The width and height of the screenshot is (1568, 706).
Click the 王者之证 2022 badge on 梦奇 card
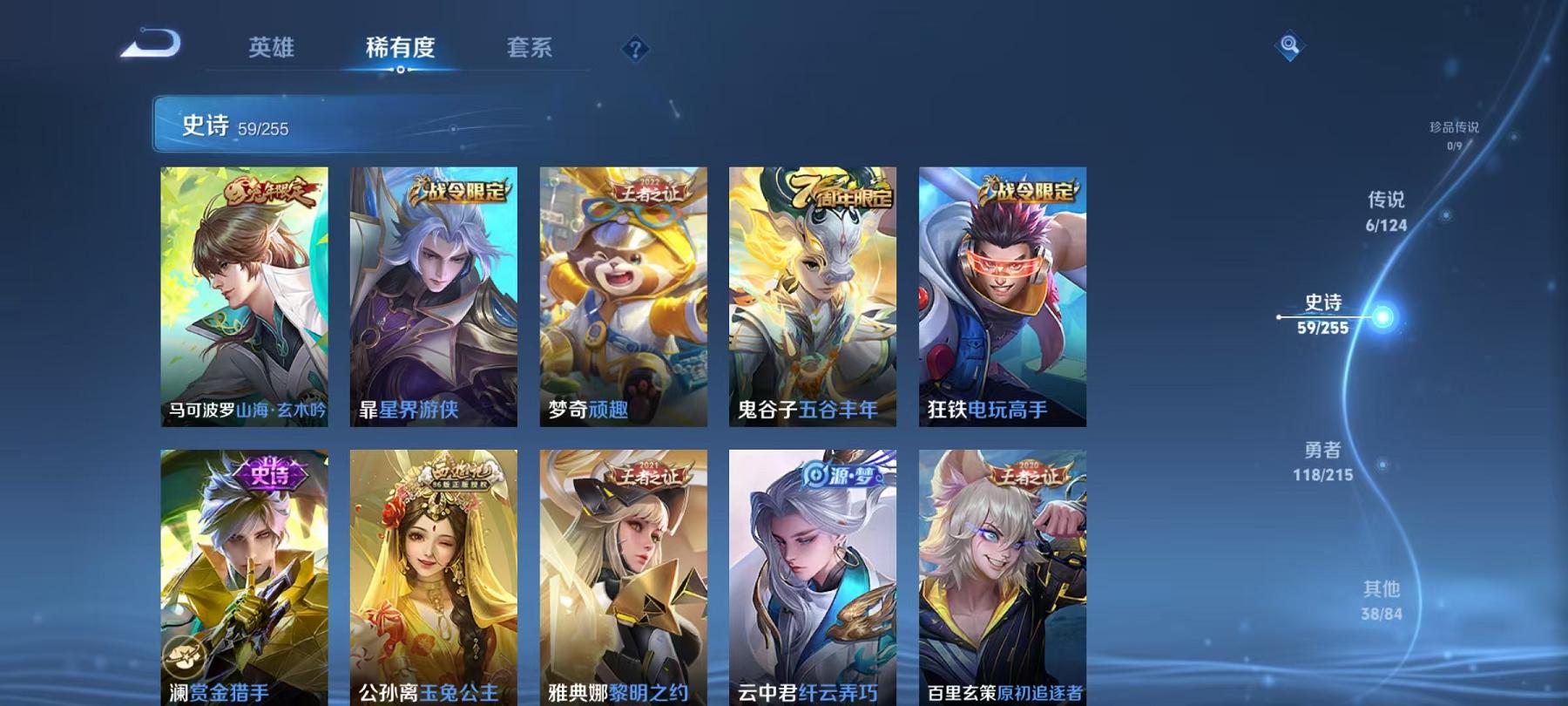click(x=647, y=187)
